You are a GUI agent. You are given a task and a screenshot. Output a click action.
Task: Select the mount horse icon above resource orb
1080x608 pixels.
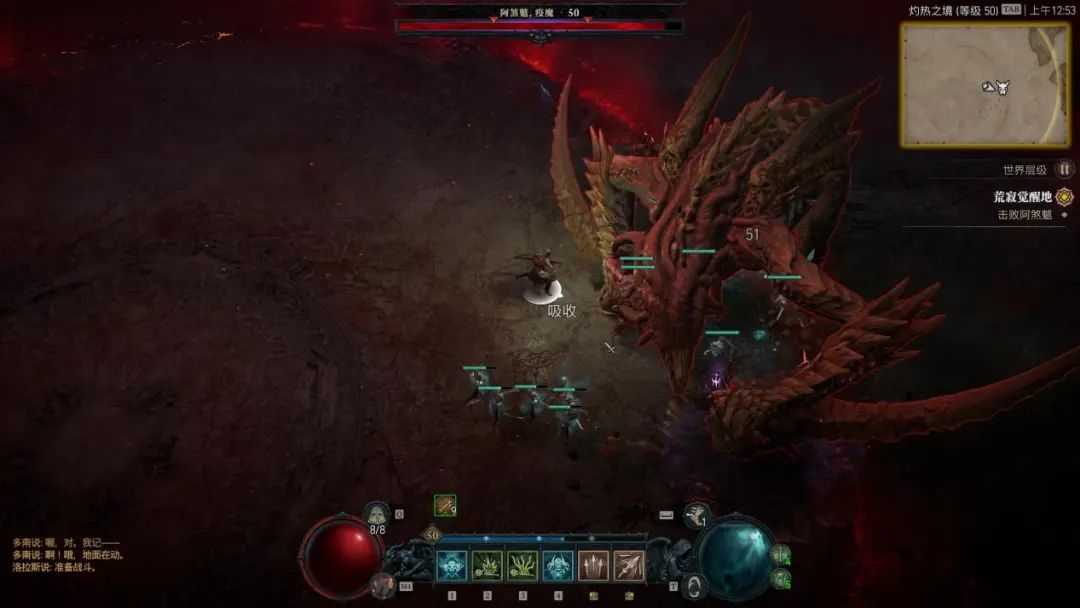click(697, 515)
